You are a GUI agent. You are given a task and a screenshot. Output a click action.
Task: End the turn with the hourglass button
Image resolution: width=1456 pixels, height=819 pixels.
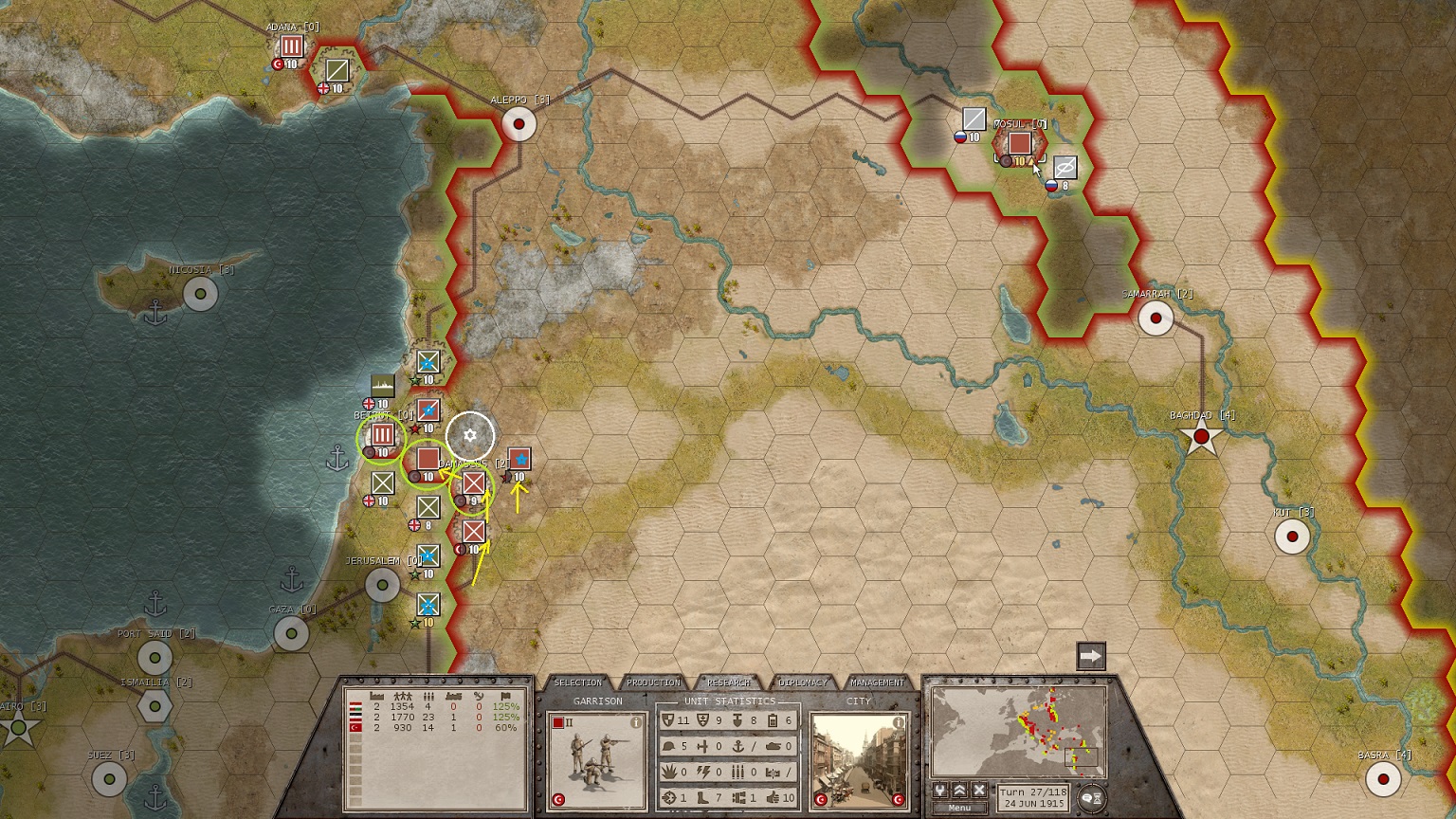pos(1092,798)
